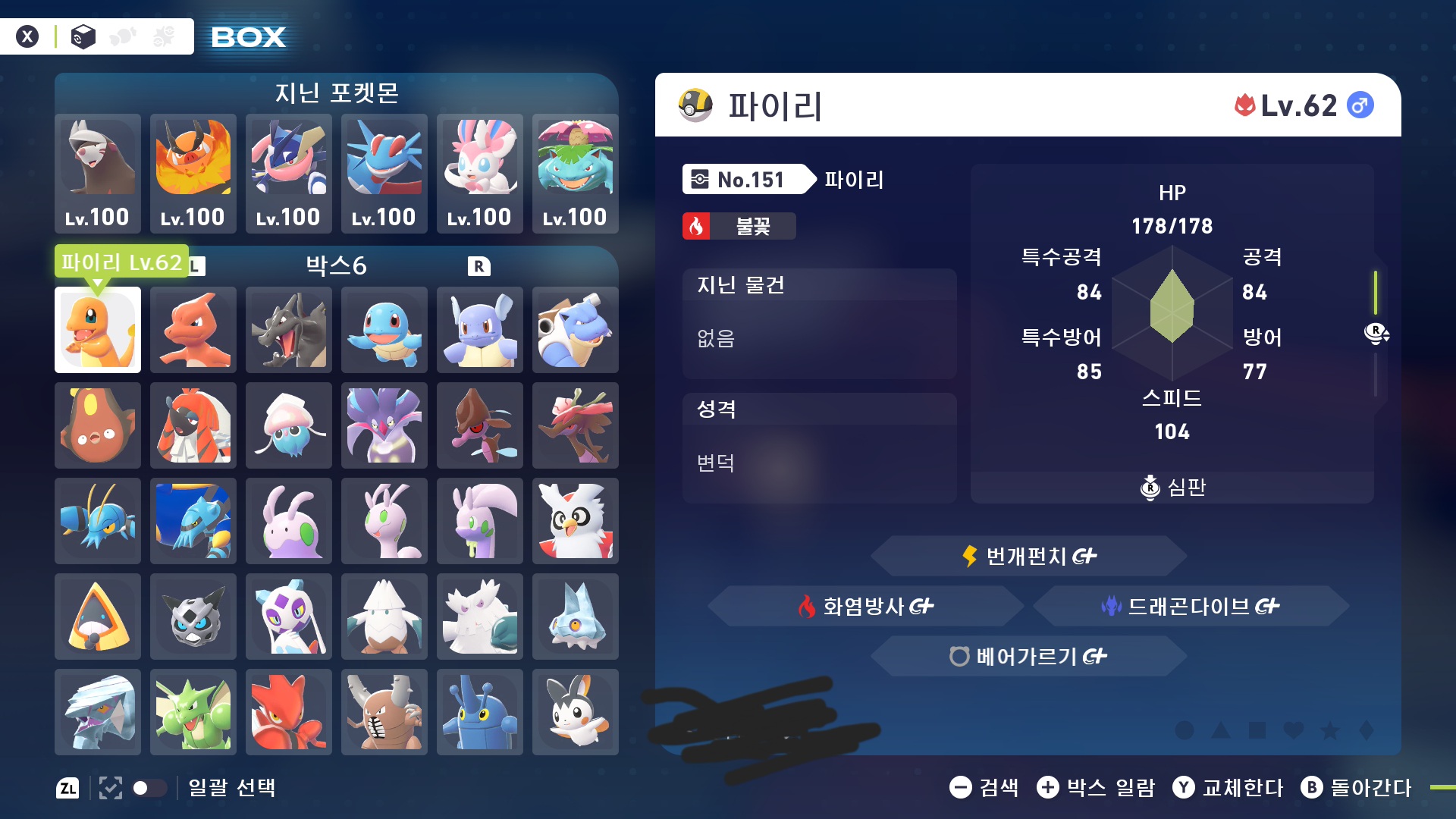Image resolution: width=1456 pixels, height=819 pixels.
Task: Click the R stamp icon beside stat chart
Action: pyautogui.click(x=1378, y=333)
